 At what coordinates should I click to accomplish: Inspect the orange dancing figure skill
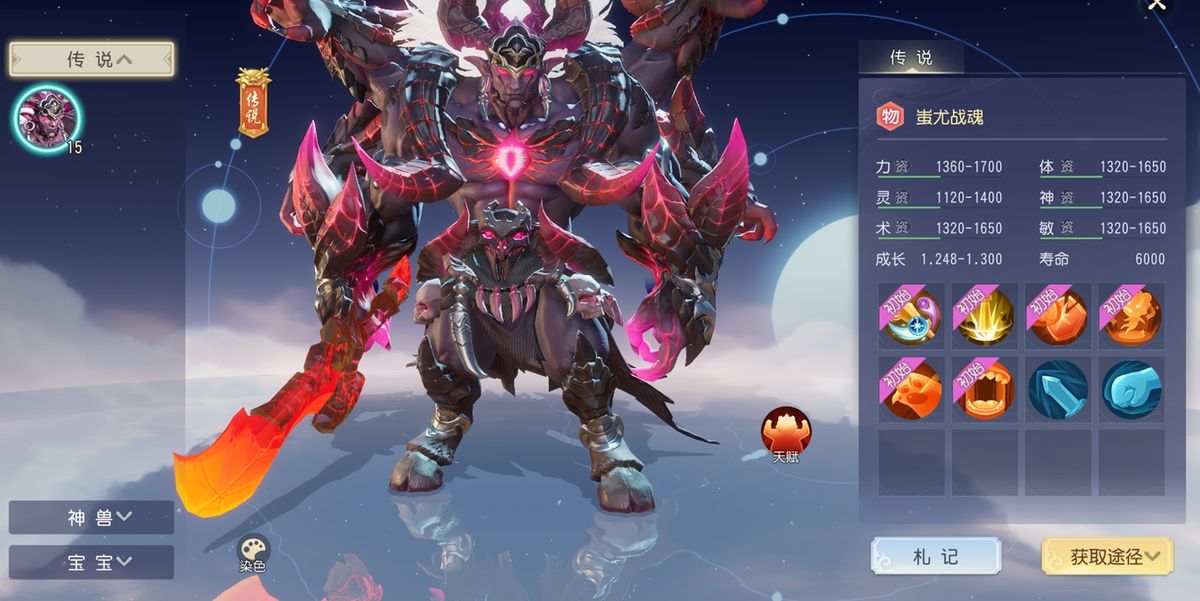1131,316
